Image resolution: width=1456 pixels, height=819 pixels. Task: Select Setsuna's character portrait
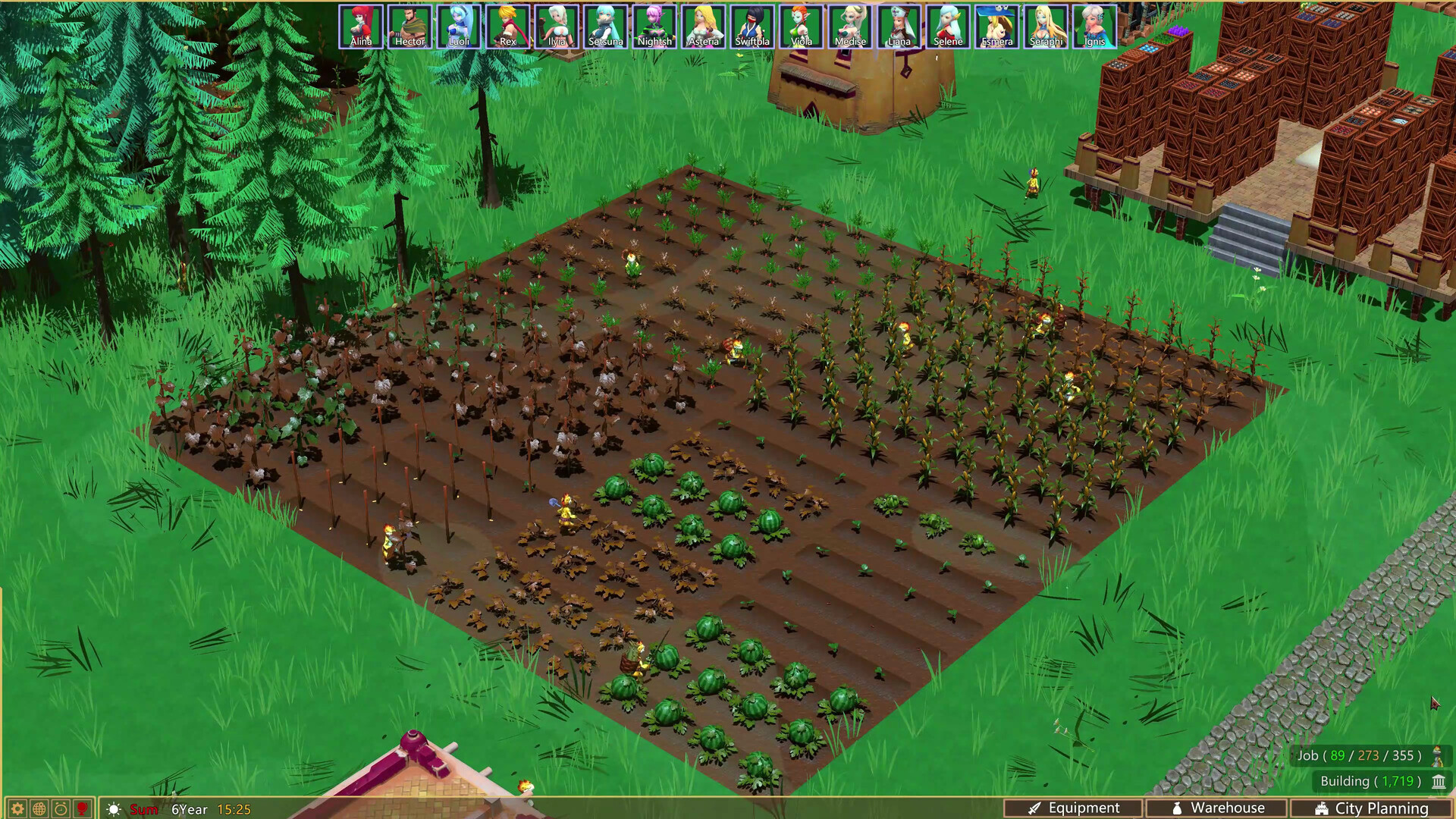click(607, 24)
